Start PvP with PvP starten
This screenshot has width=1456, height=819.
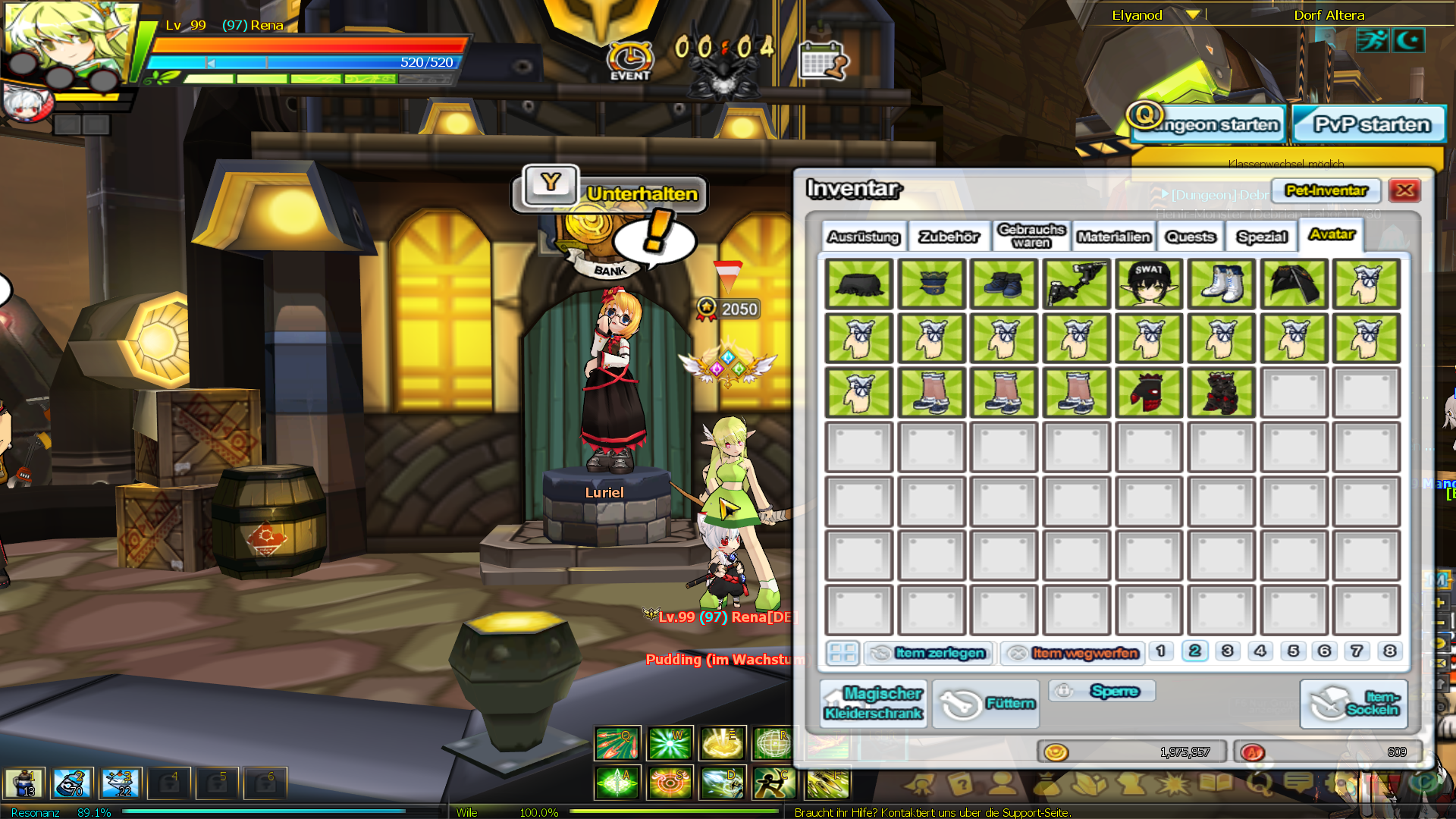(1371, 124)
